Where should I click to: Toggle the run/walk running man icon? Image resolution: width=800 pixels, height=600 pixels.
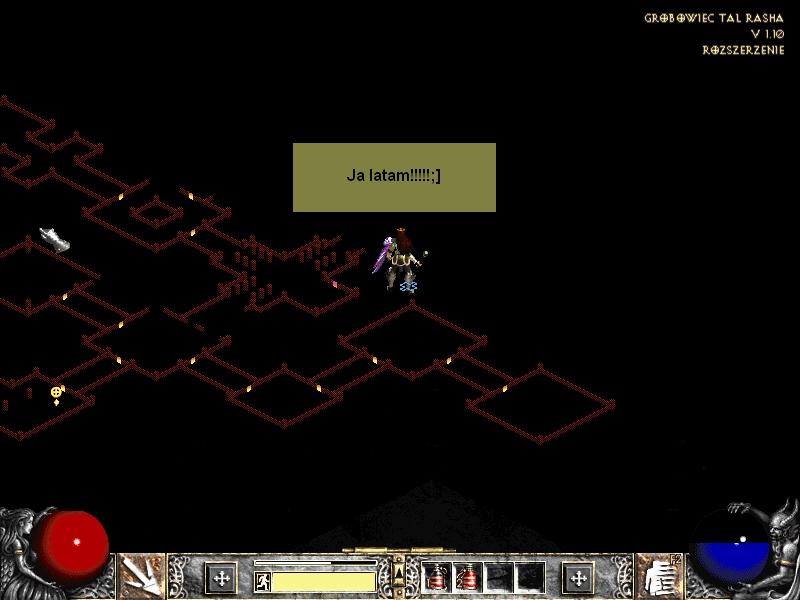[x=262, y=581]
